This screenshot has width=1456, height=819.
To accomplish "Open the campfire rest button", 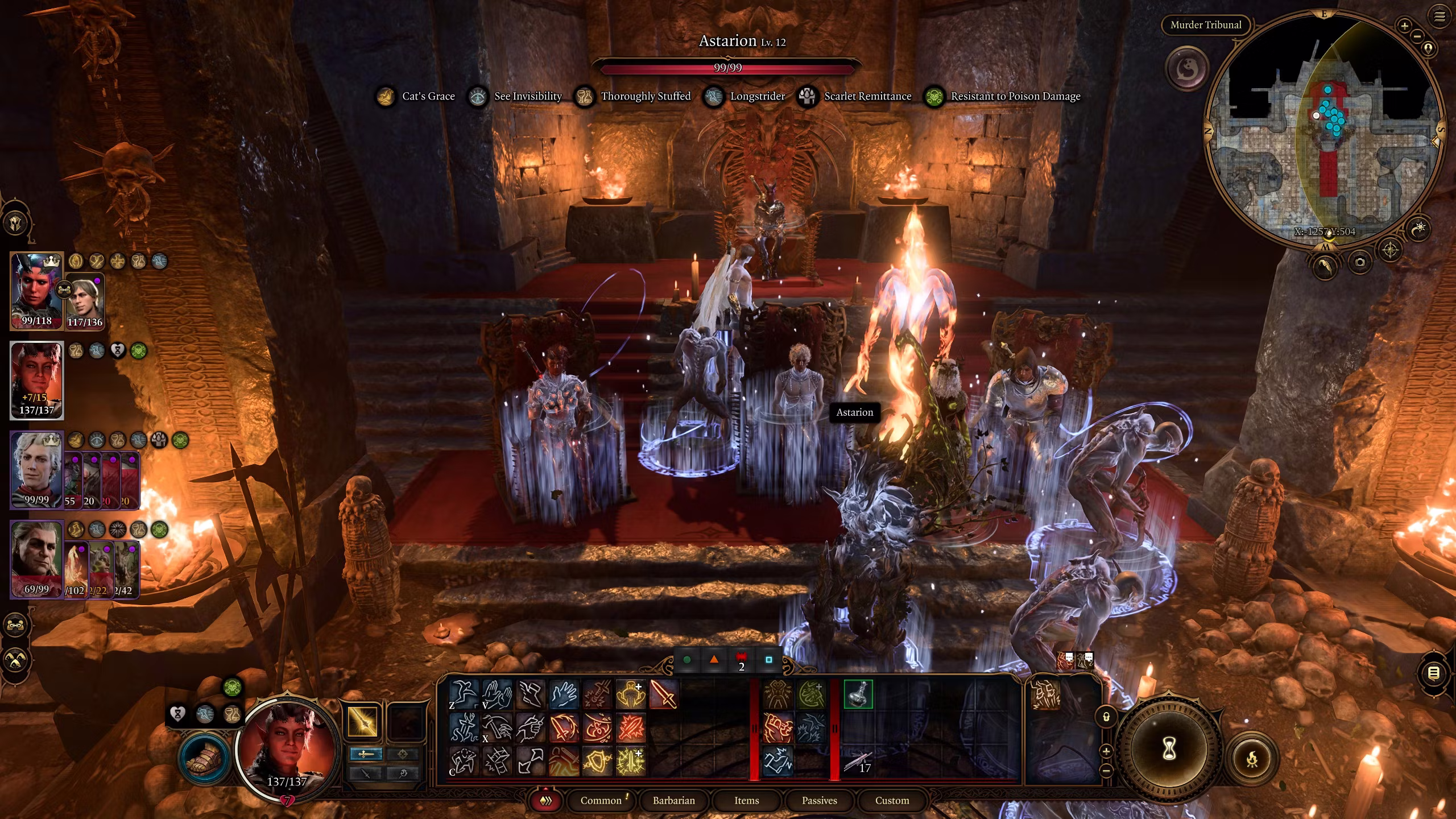I will [x=1252, y=759].
